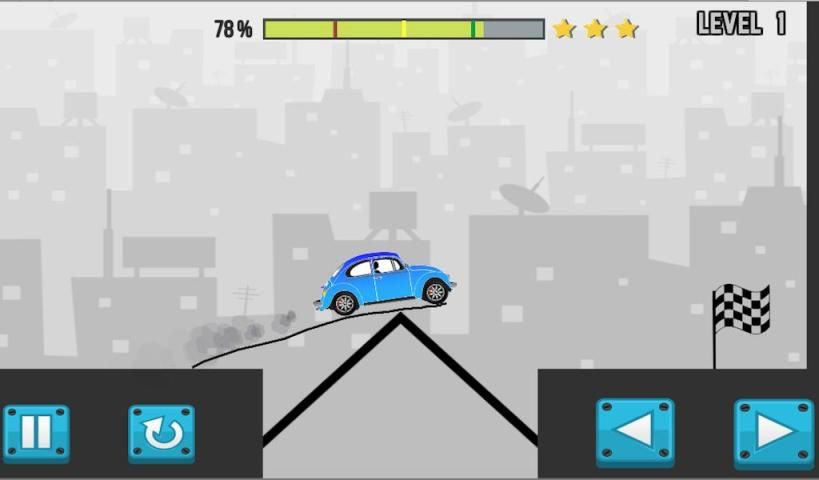Restart the level with the circular arrow

pyautogui.click(x=161, y=433)
